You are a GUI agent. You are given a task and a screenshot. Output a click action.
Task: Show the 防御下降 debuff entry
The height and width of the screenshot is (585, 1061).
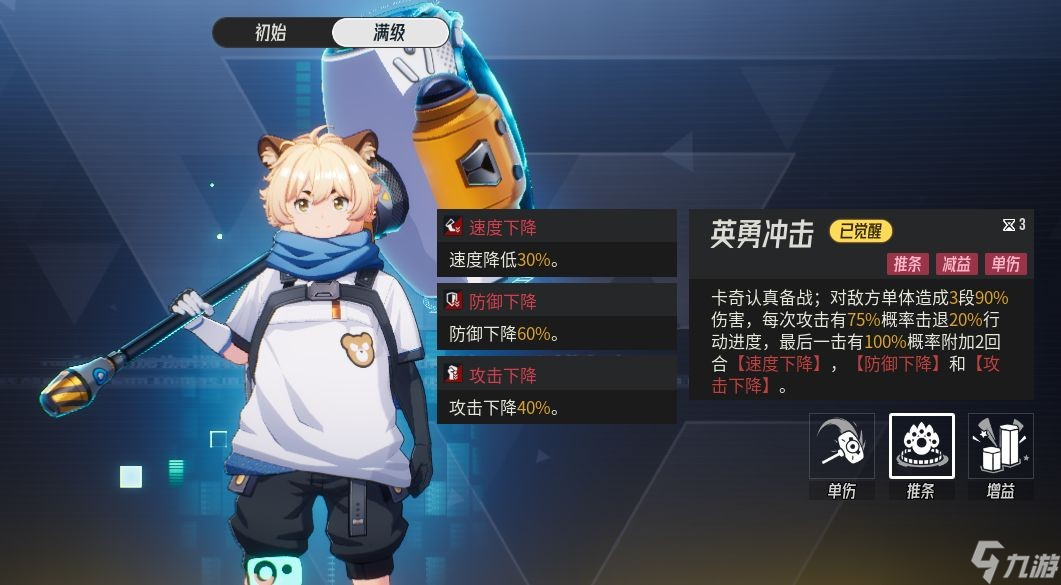(557, 301)
